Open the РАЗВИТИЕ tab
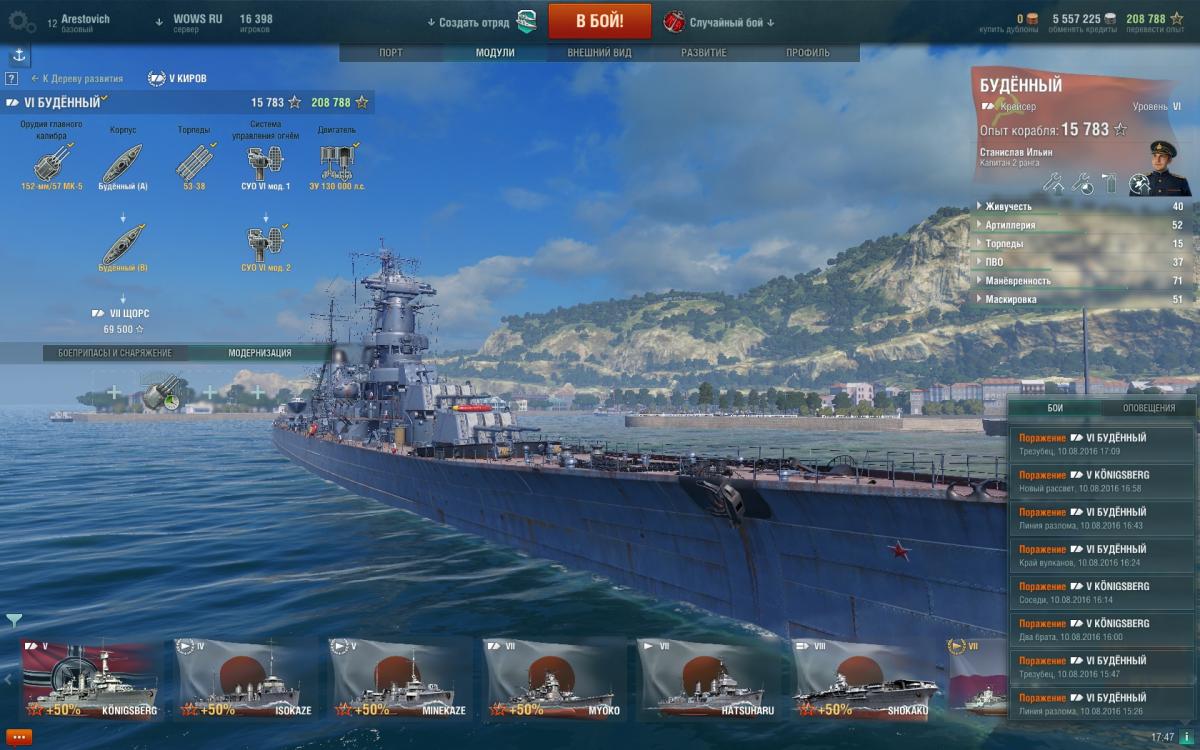1200x750 pixels. coord(704,53)
